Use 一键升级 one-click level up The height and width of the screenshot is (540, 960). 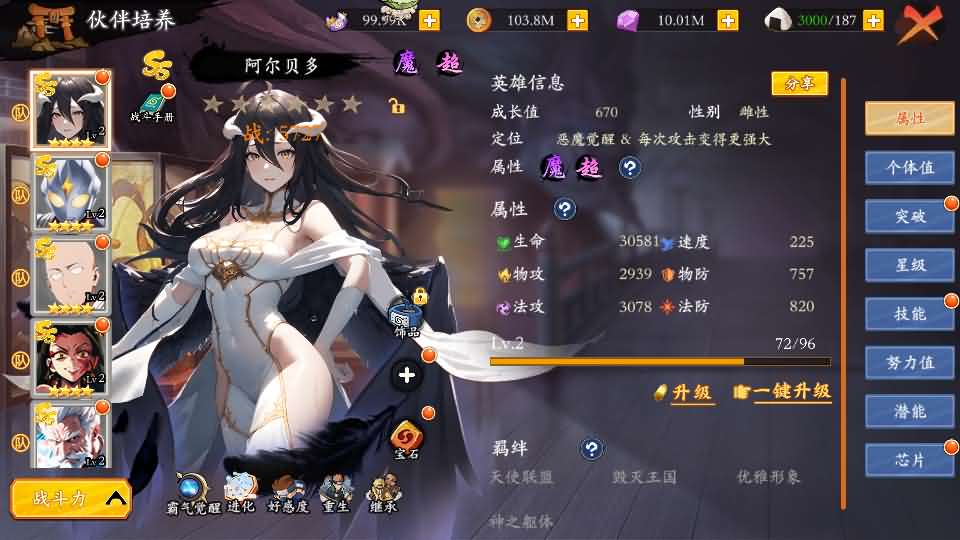click(x=783, y=392)
